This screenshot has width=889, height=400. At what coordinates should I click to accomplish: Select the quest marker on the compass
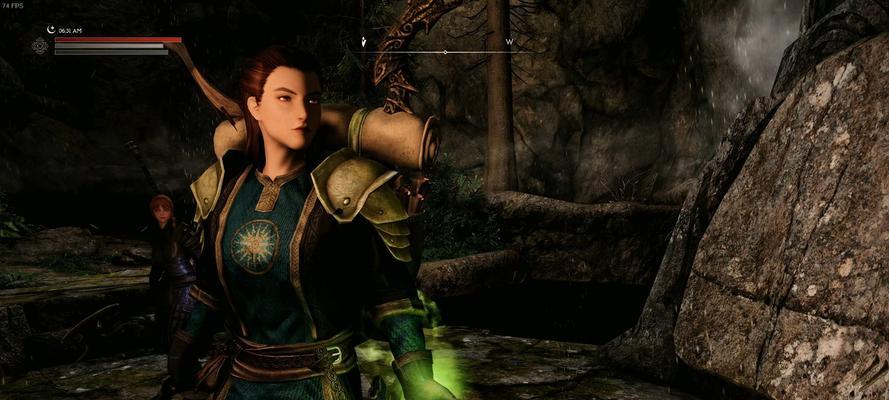(x=365, y=42)
